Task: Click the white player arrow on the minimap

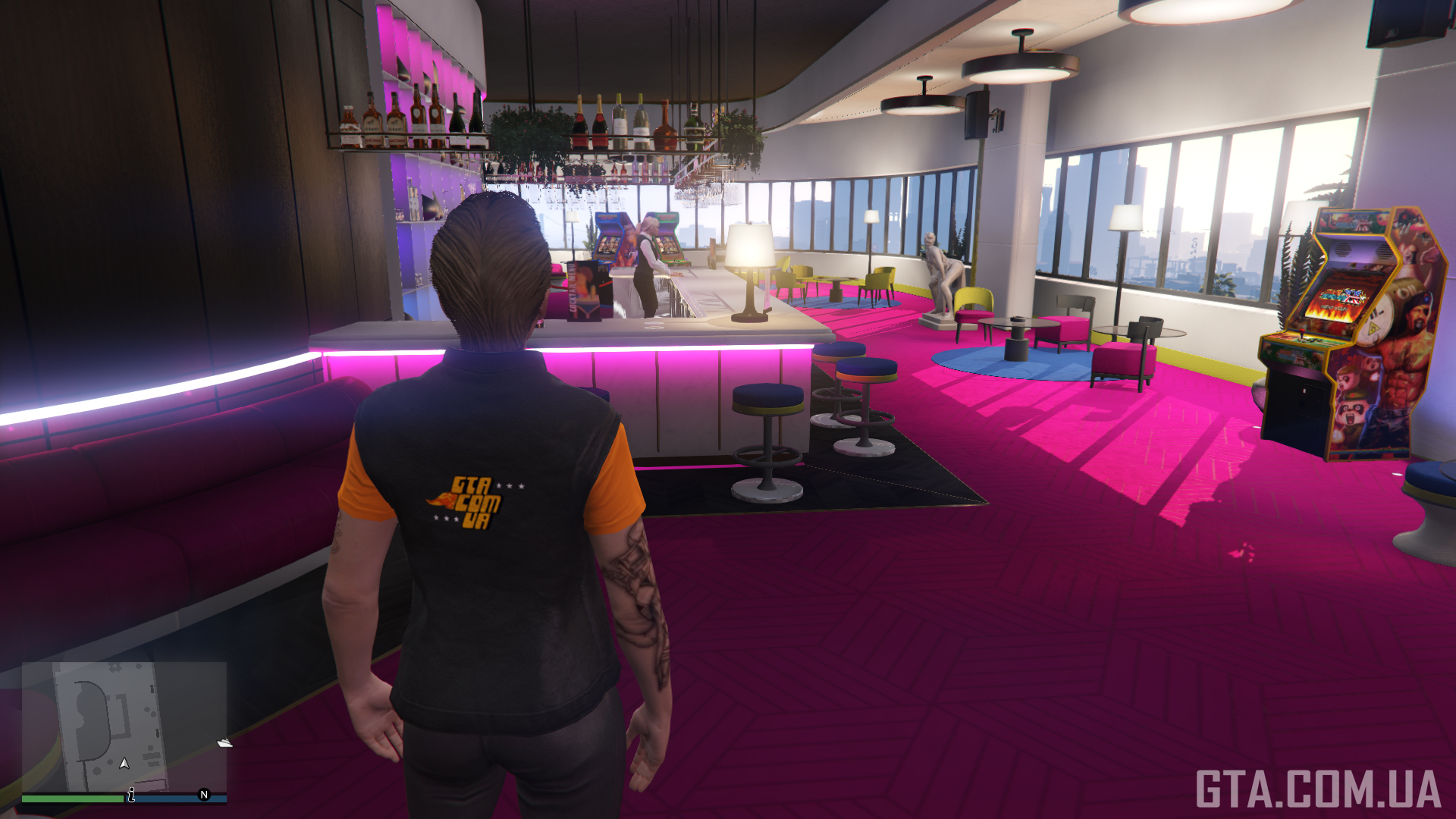Action: click(124, 763)
